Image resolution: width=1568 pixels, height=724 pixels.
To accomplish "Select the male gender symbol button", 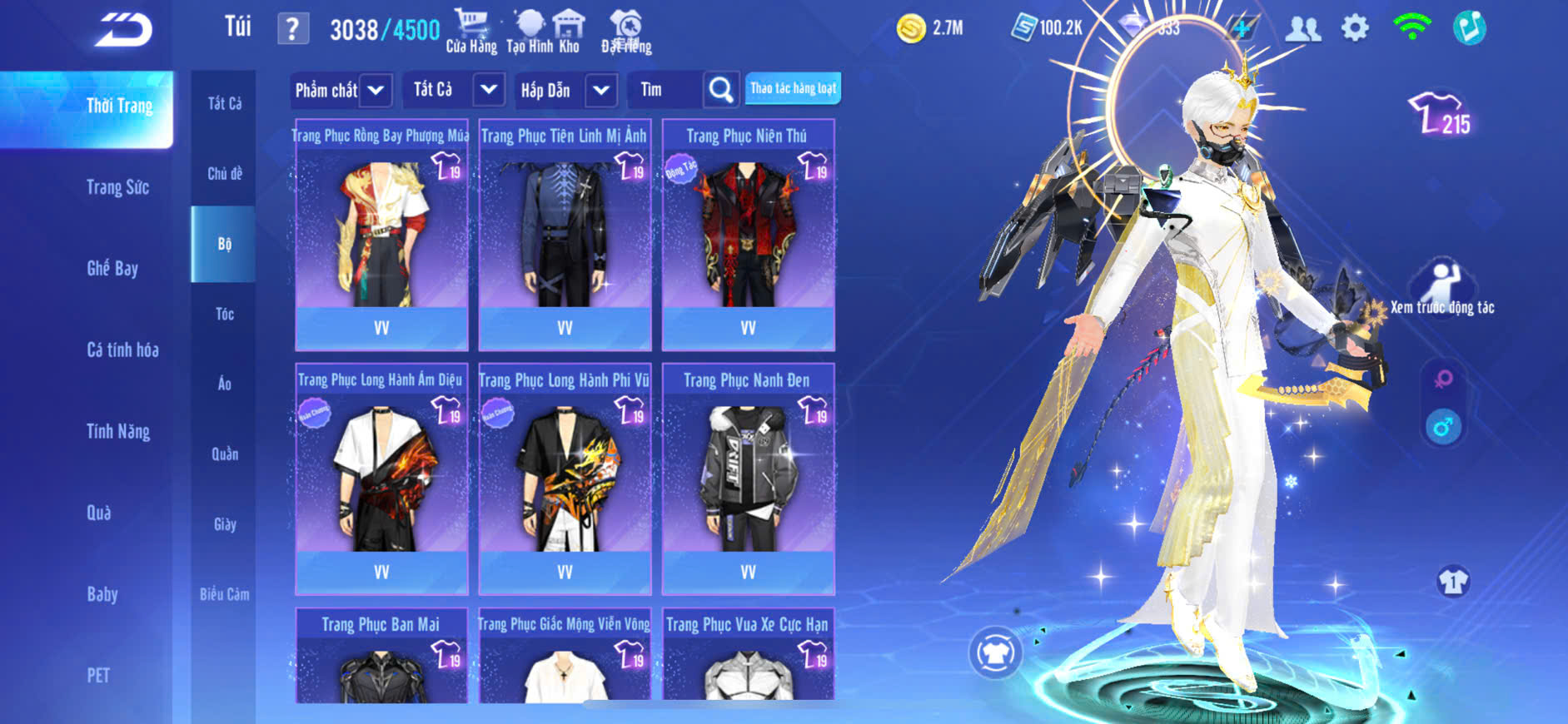I will coord(1443,428).
